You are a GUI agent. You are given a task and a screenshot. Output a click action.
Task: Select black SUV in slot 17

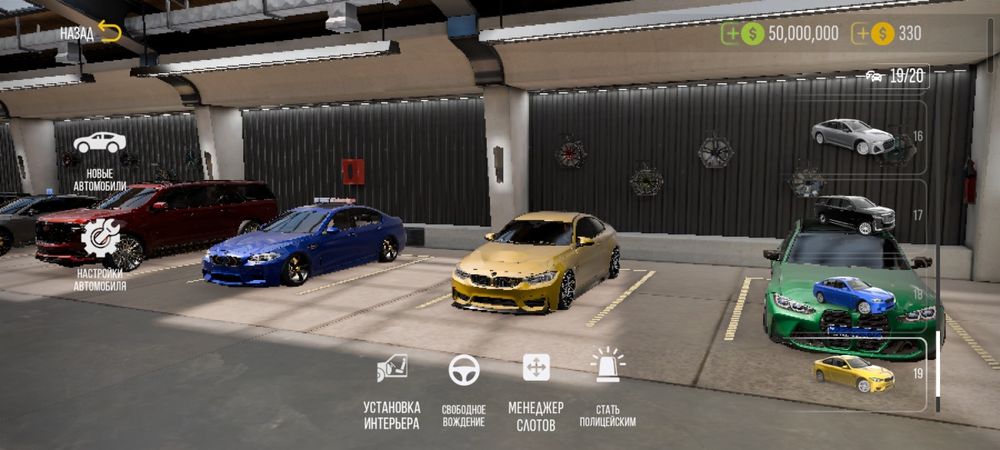(855, 214)
